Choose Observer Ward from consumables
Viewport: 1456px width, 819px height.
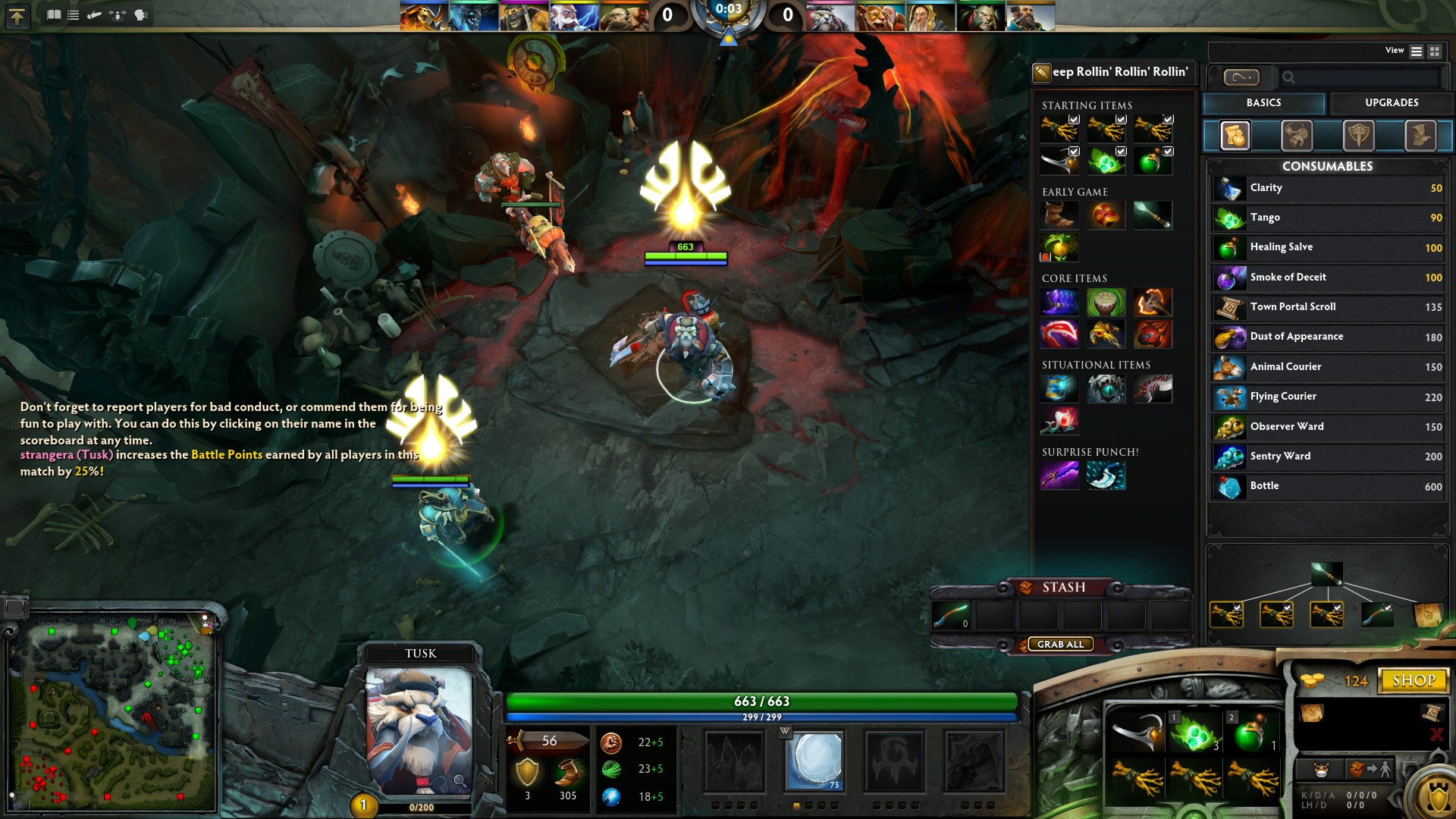coord(1327,427)
